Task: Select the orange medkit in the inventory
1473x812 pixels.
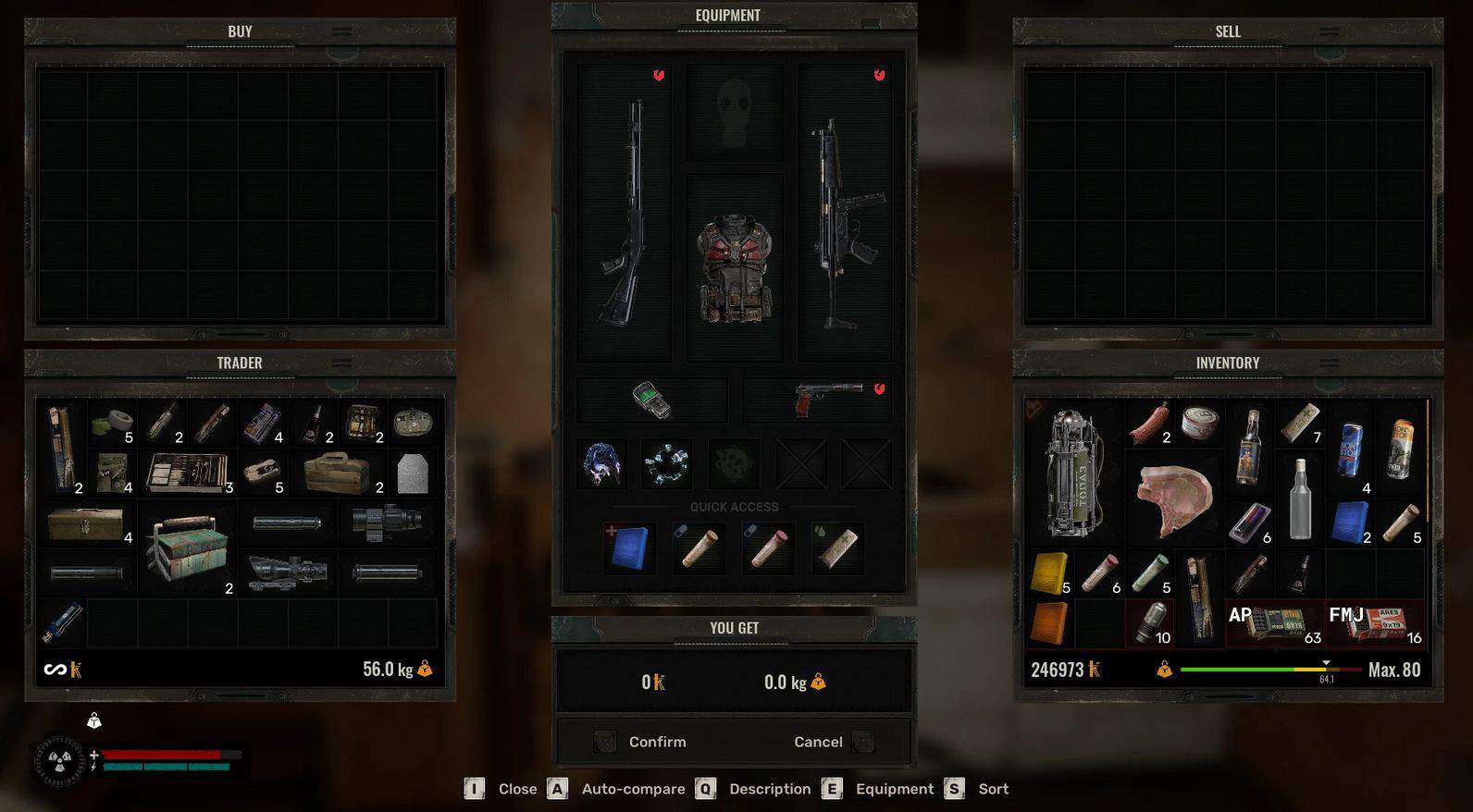Action: click(x=1048, y=622)
